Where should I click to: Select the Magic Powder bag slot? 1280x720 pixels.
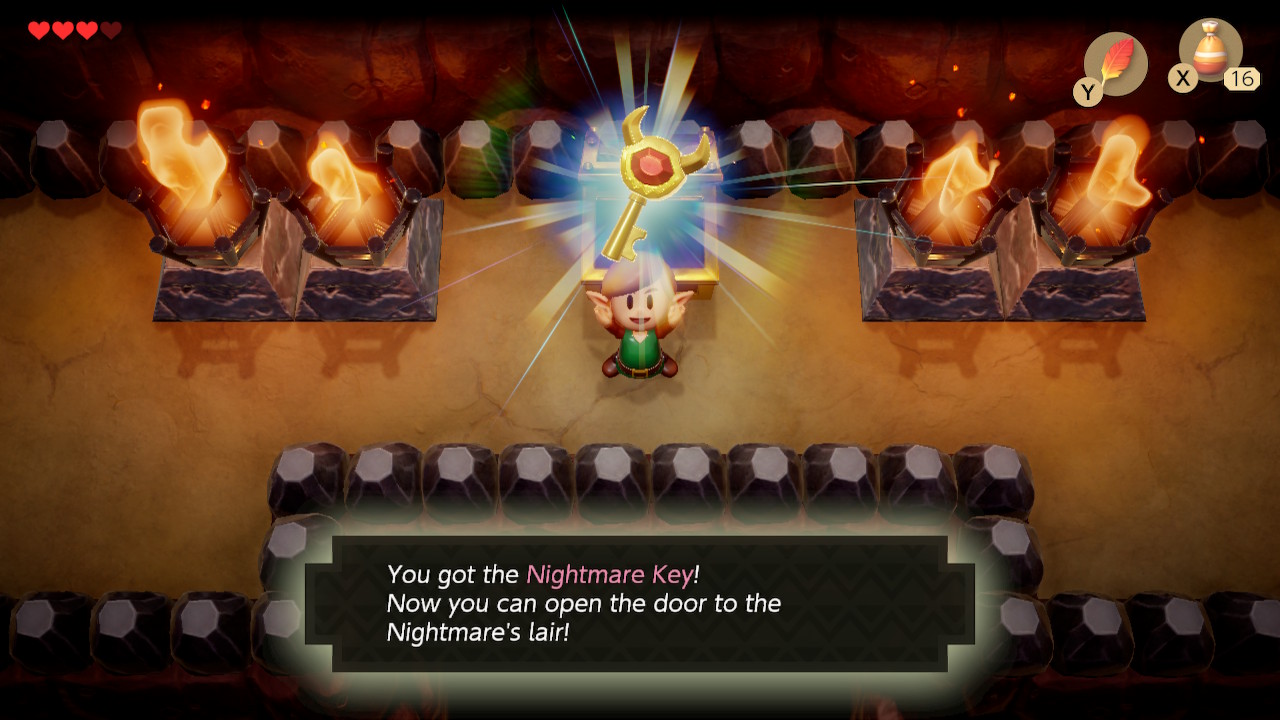click(x=1210, y=52)
